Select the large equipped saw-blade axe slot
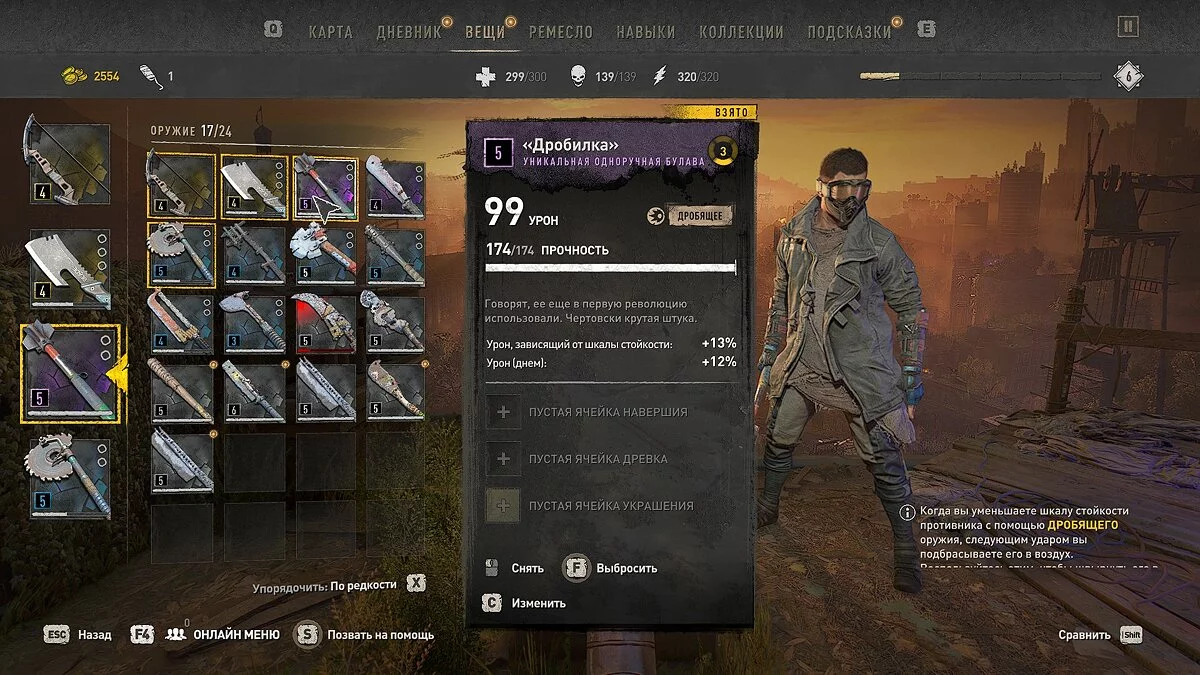The width and height of the screenshot is (1200, 675). click(69, 478)
